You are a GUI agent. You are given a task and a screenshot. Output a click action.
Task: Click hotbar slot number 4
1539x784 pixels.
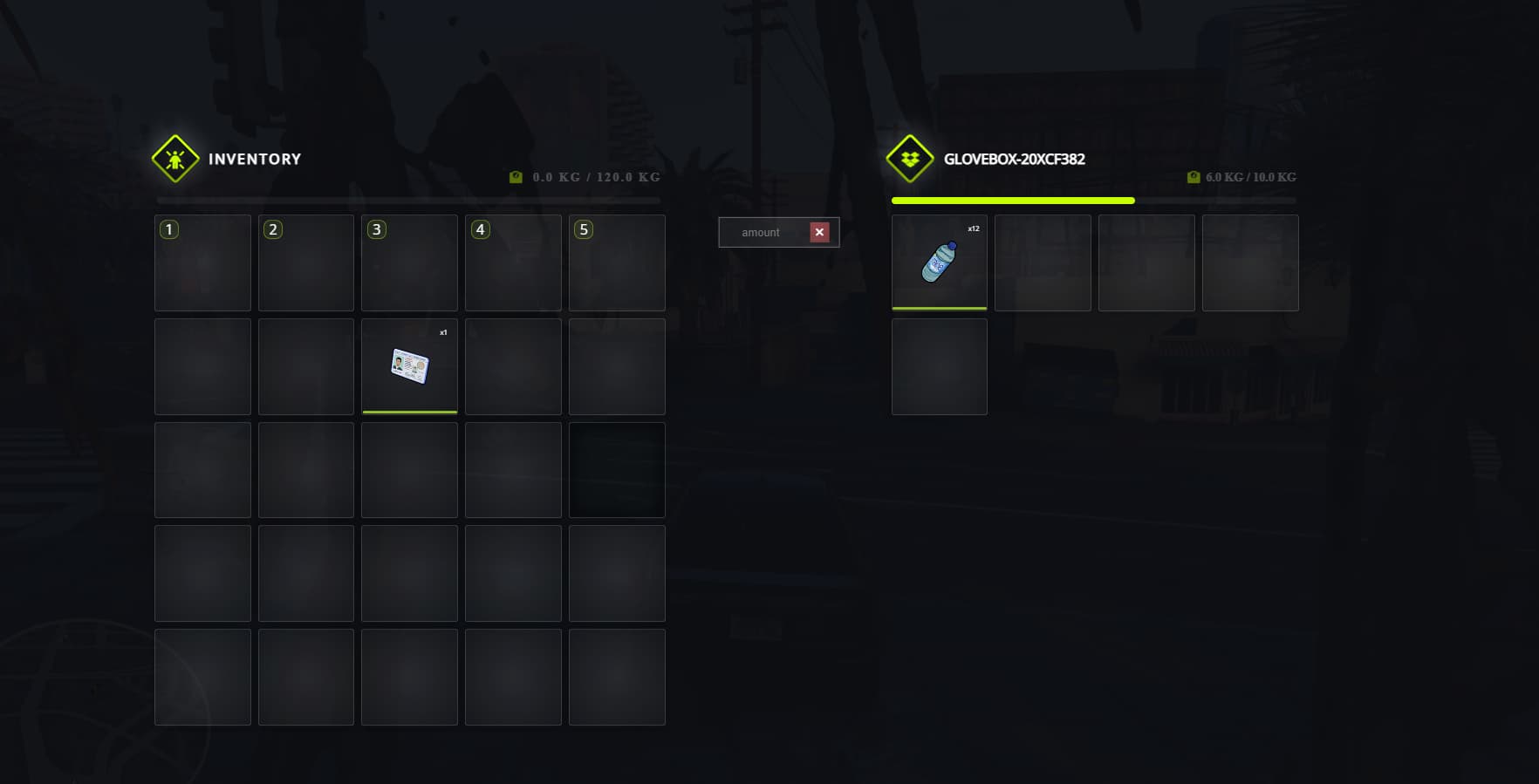point(513,262)
